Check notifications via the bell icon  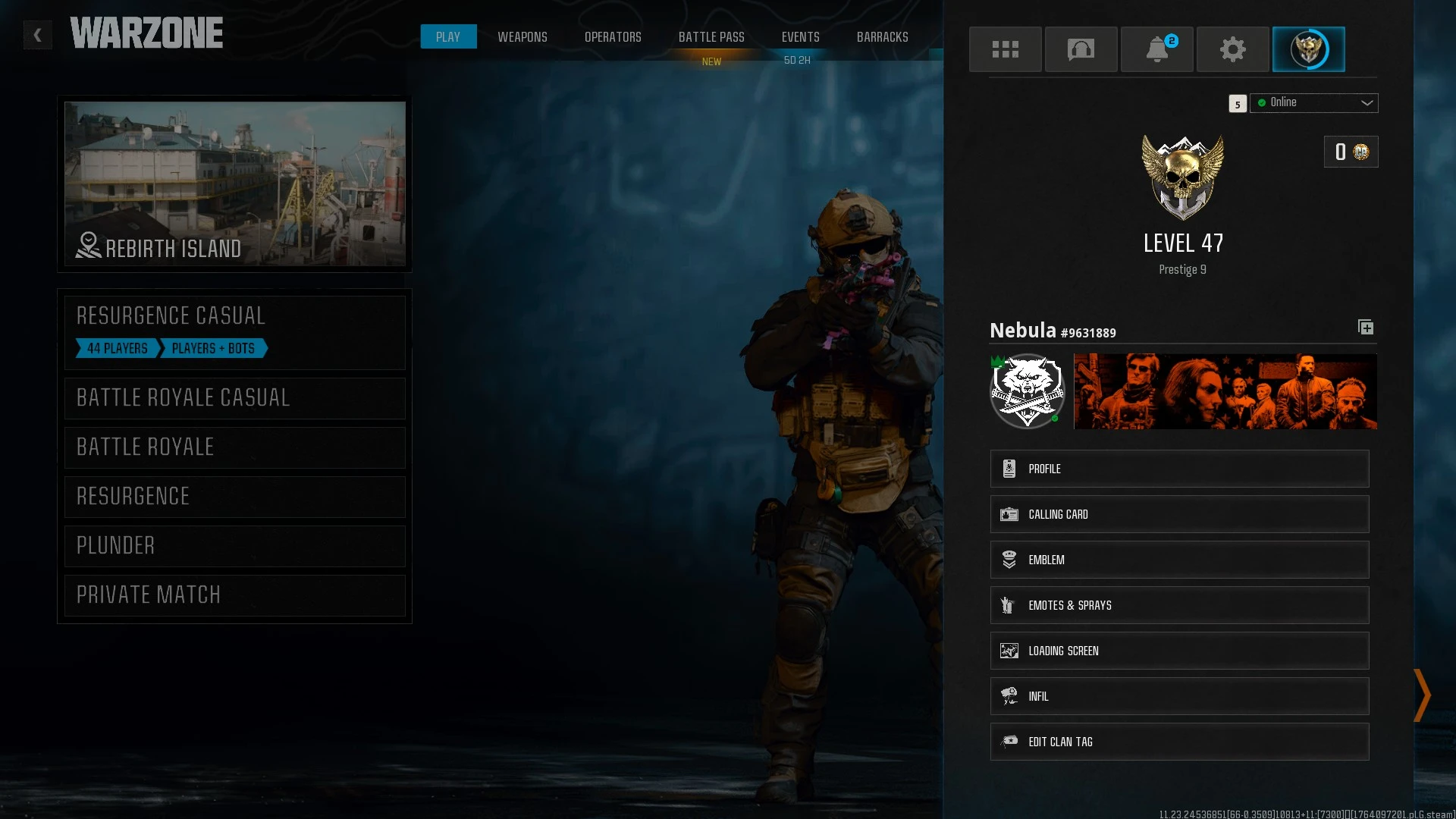[1156, 49]
